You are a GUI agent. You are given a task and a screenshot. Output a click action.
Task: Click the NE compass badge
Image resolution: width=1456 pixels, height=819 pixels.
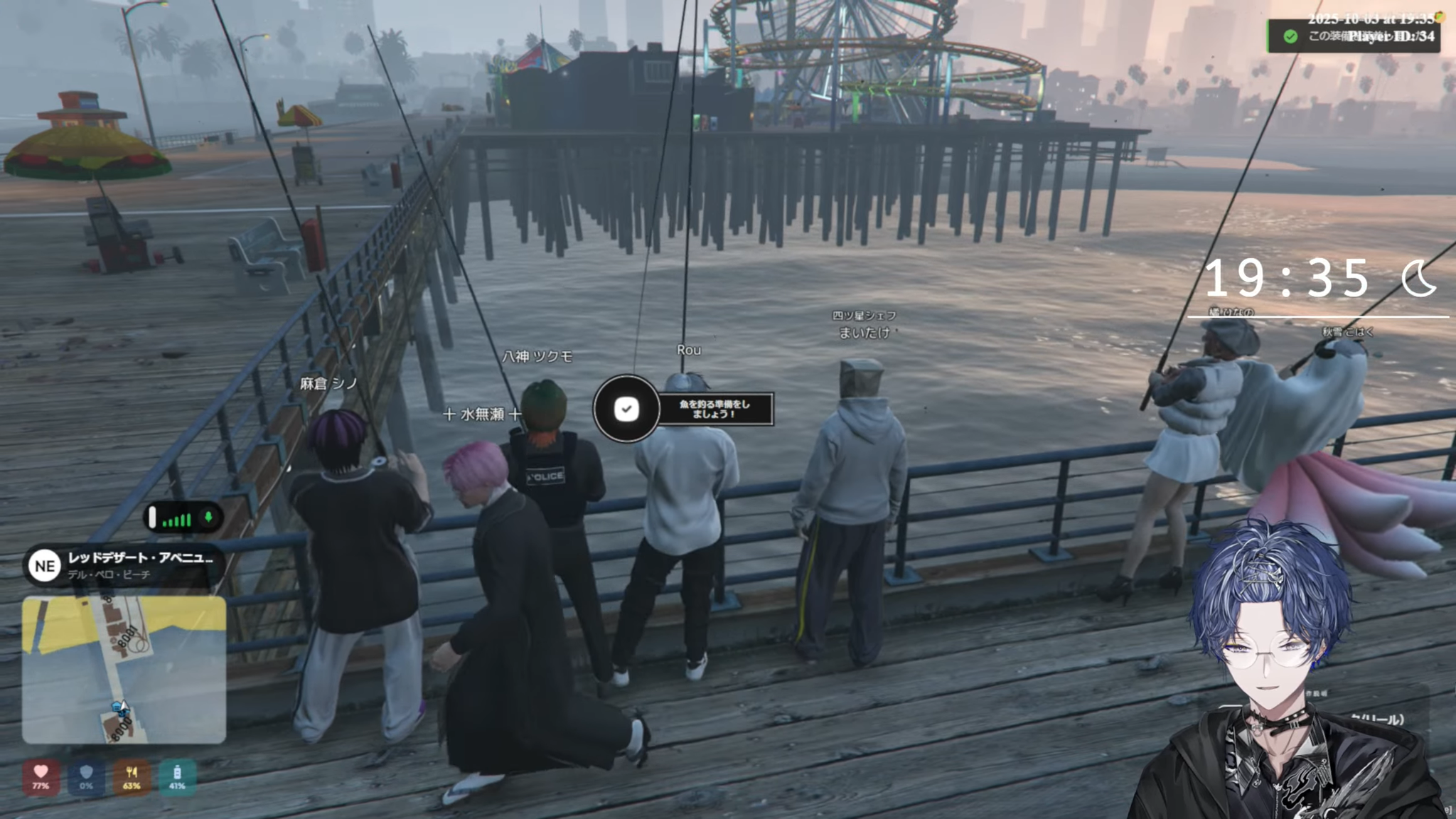pyautogui.click(x=44, y=566)
